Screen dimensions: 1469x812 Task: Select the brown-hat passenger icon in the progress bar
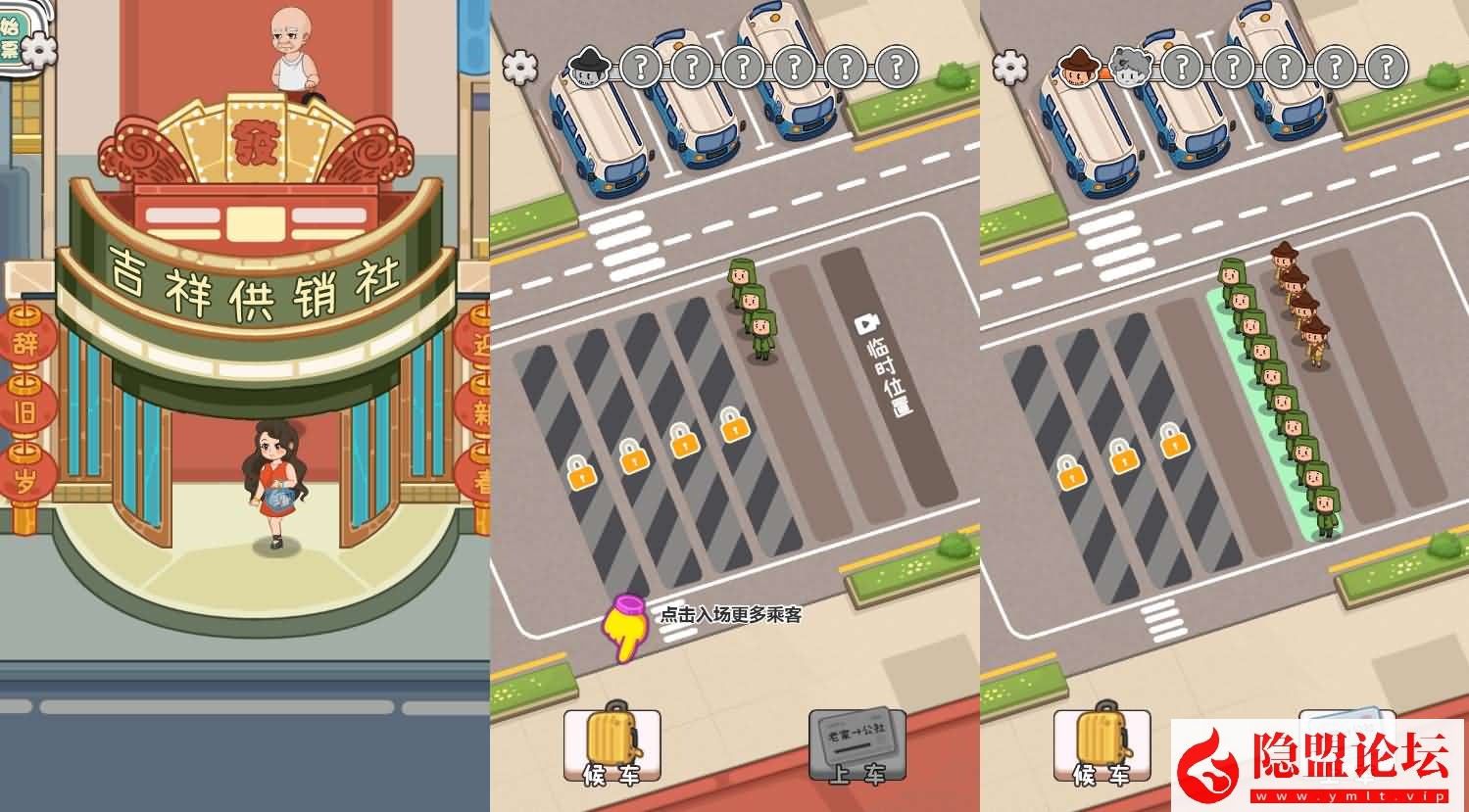coord(1079,67)
